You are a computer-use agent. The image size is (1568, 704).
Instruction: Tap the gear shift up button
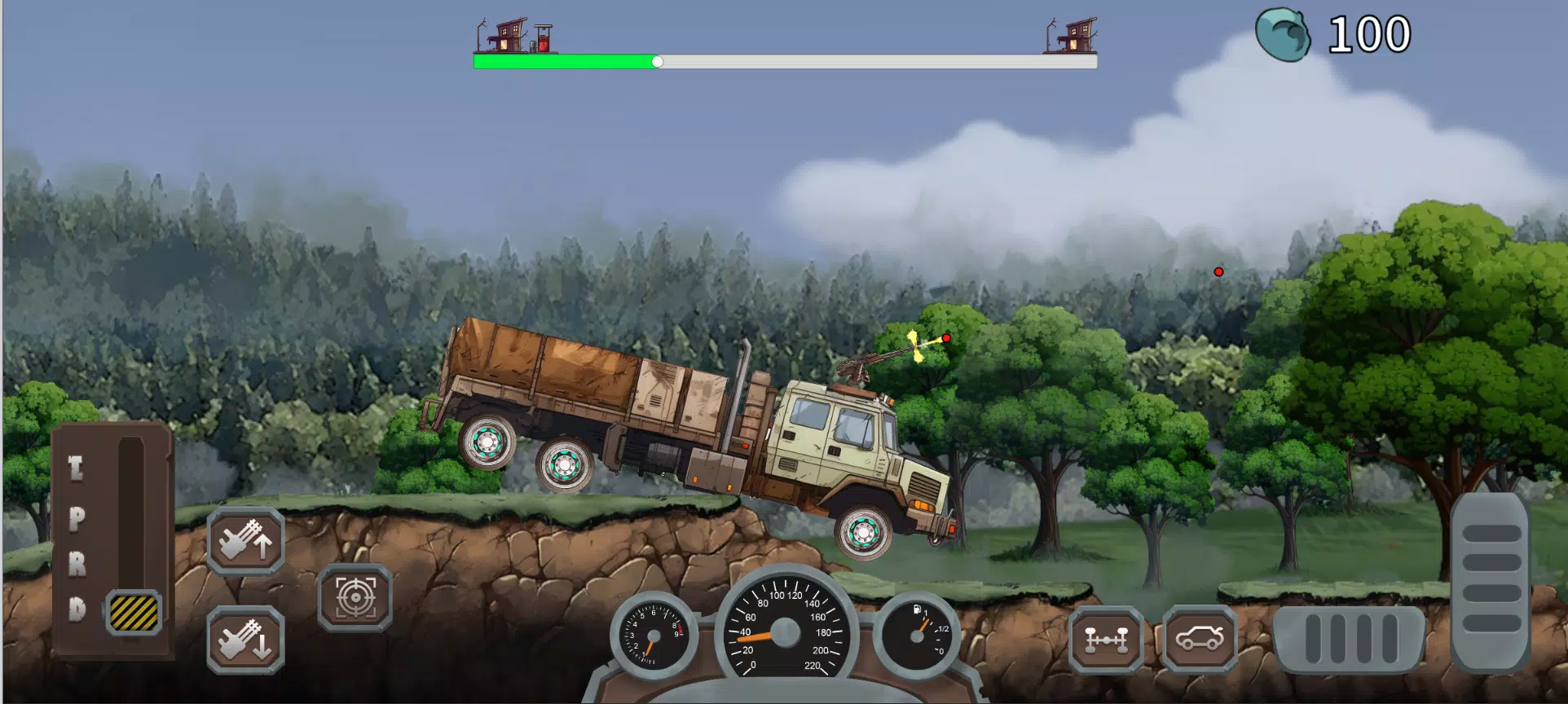(245, 541)
